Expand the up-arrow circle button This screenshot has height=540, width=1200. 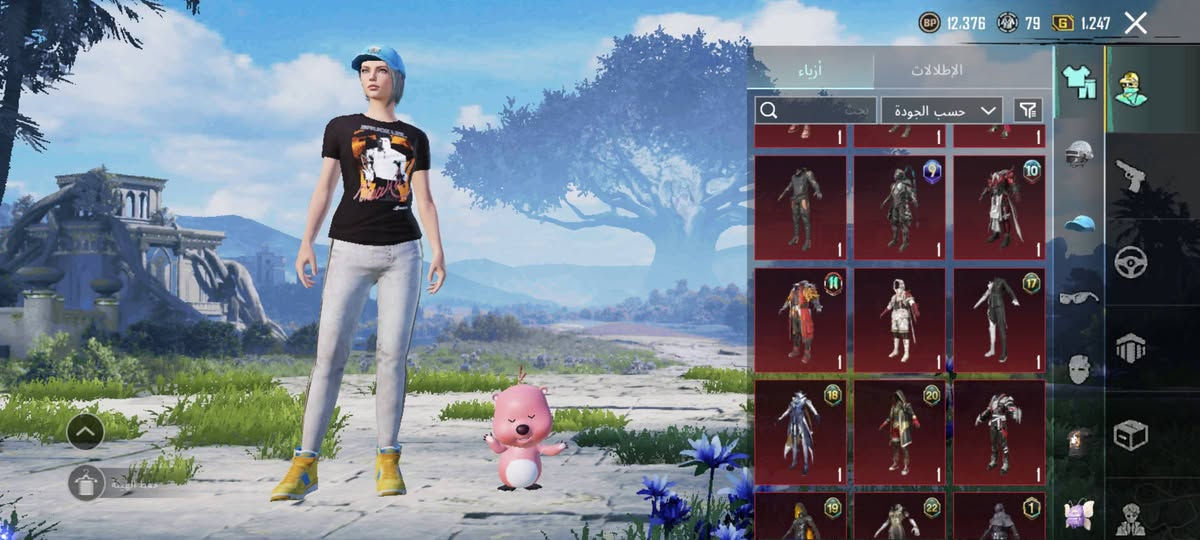point(86,432)
